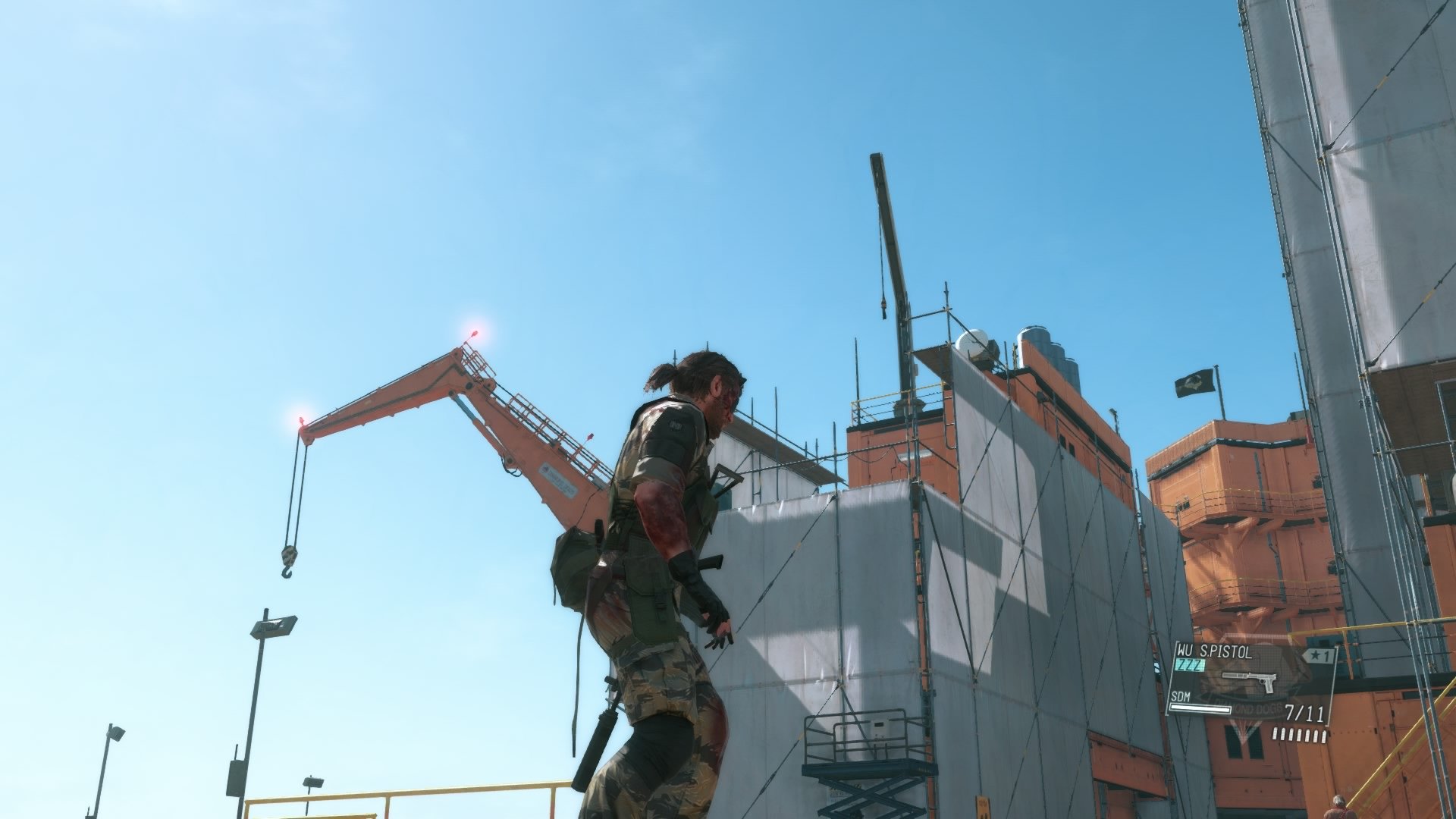Click the star rank badge on the weapon
The height and width of the screenshot is (819, 1456).
point(1316,655)
